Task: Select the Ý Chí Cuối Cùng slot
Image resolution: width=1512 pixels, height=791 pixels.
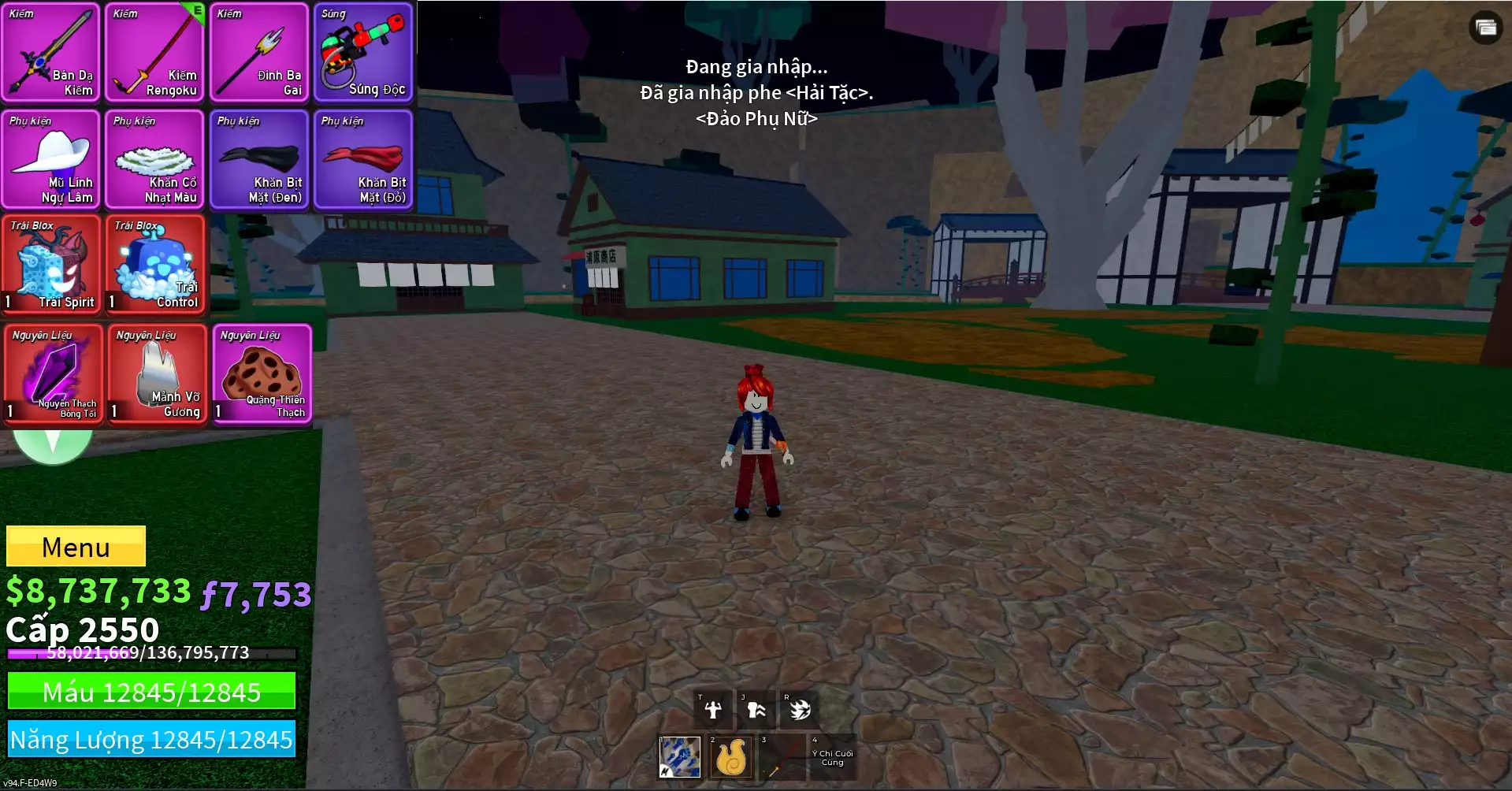Action: coord(832,757)
